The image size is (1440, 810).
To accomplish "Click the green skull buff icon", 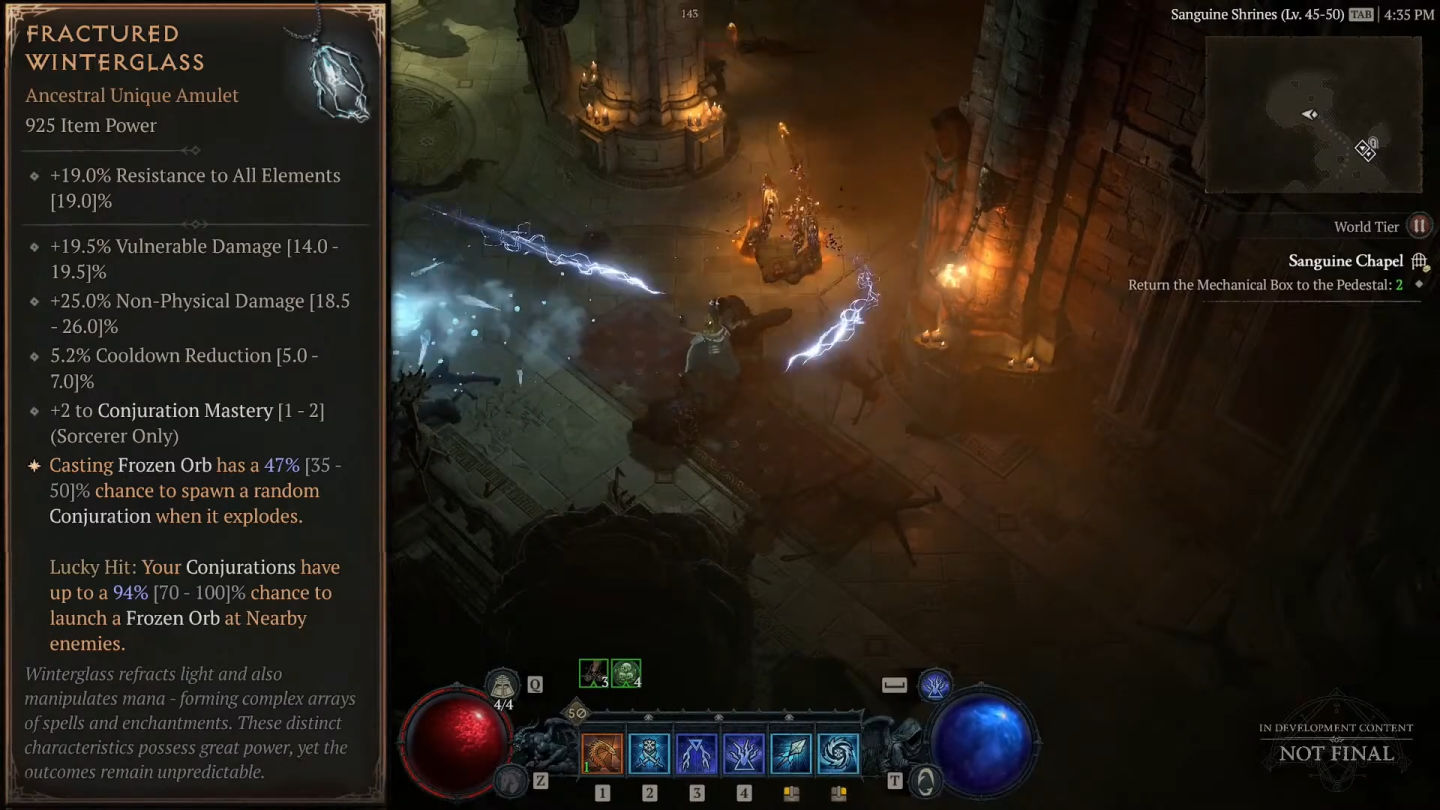I will pos(626,674).
